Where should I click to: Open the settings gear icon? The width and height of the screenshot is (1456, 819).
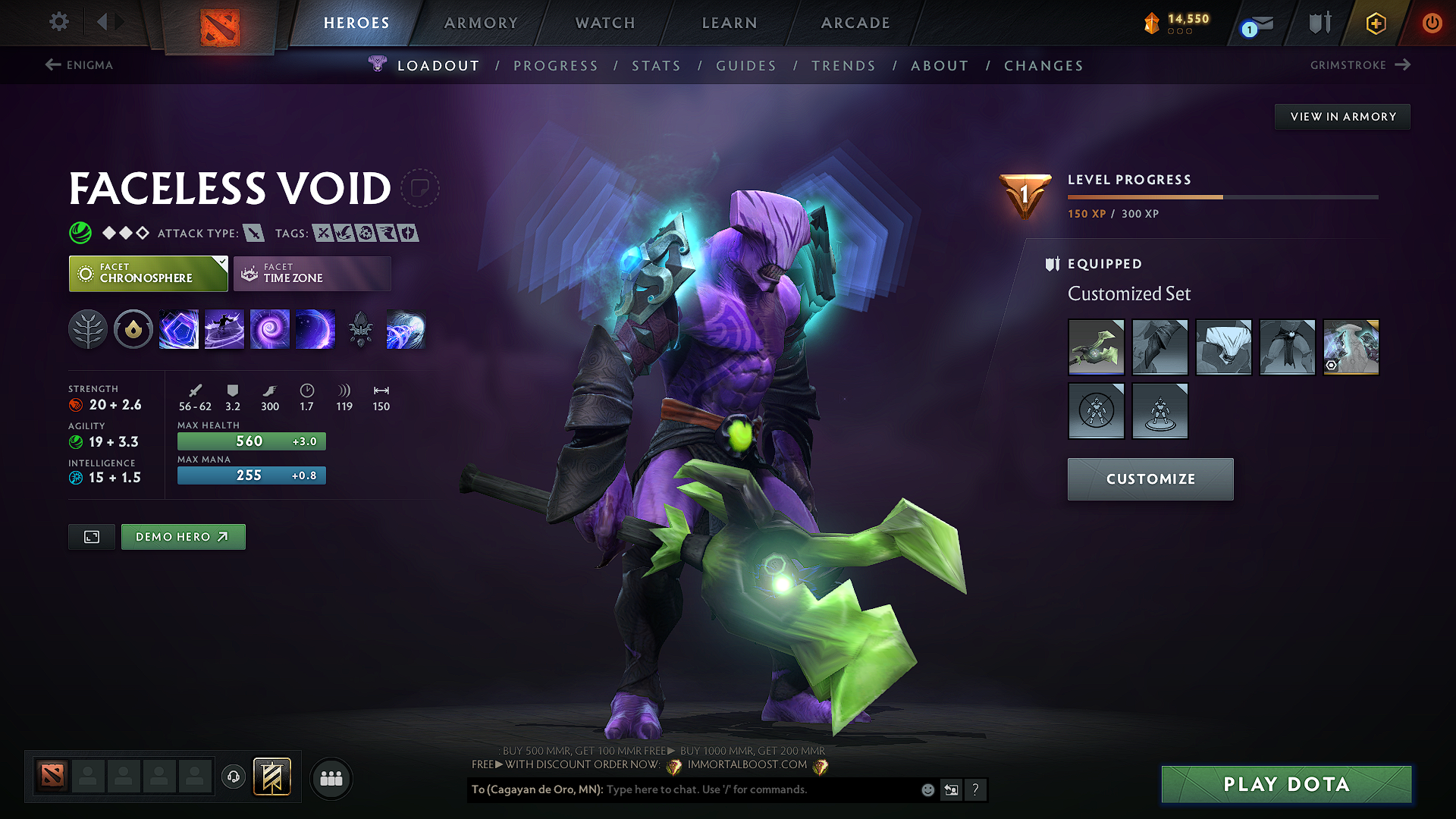[58, 22]
